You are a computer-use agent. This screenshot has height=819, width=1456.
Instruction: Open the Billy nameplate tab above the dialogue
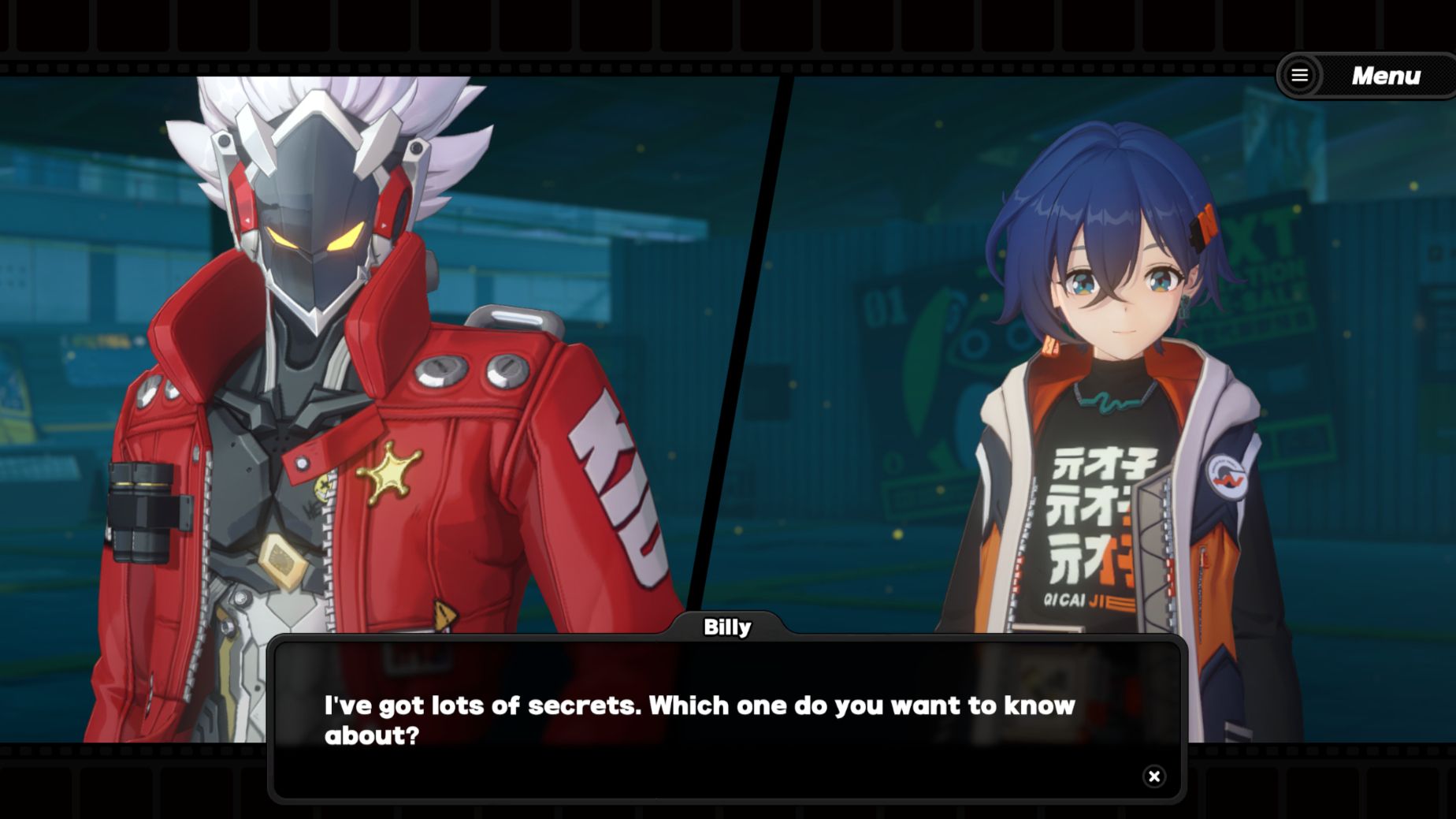point(728,628)
